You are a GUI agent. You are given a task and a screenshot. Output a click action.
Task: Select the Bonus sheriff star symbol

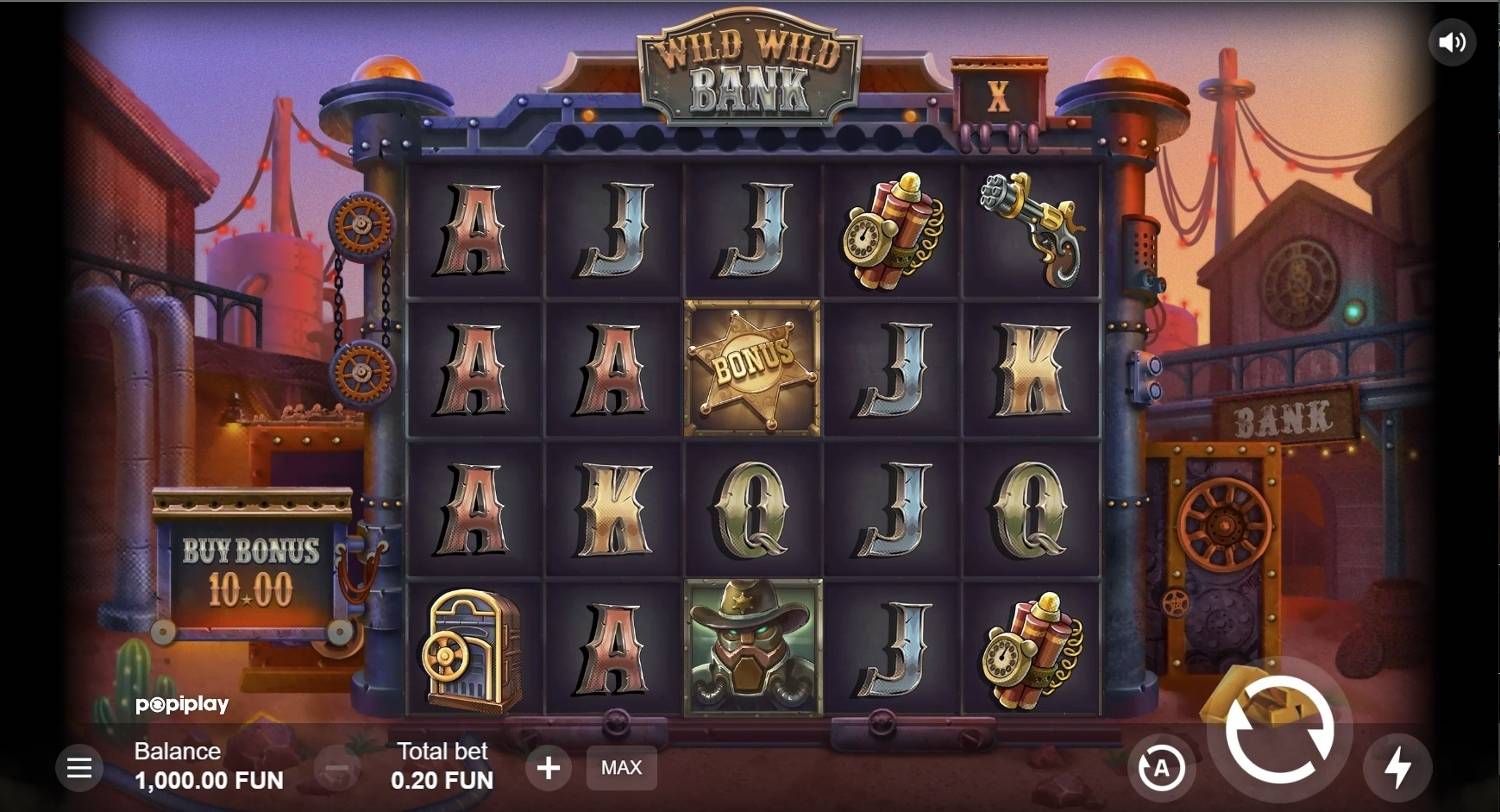coord(753,367)
